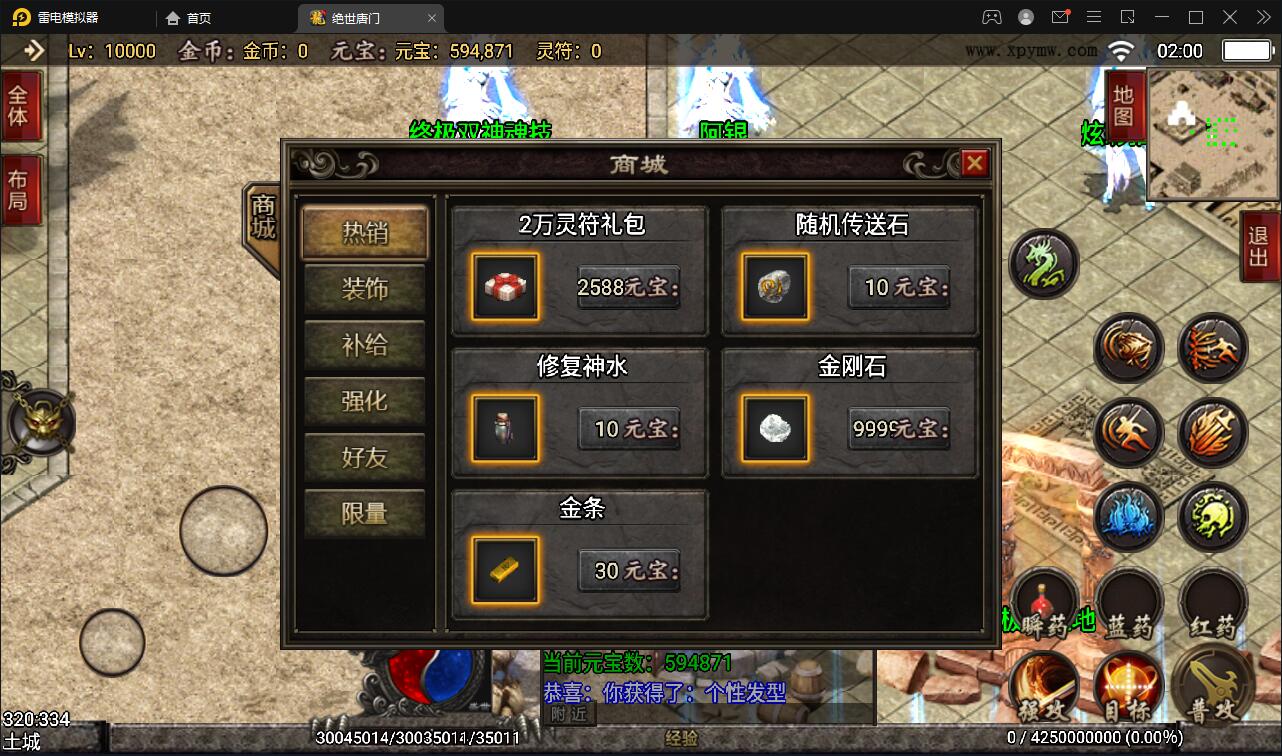Switch to the 装饰 shop tab

tap(364, 290)
